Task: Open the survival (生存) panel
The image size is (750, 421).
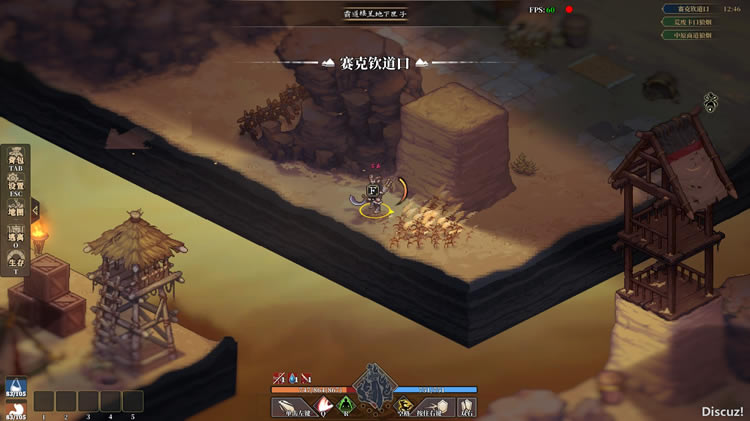Action: (16, 265)
